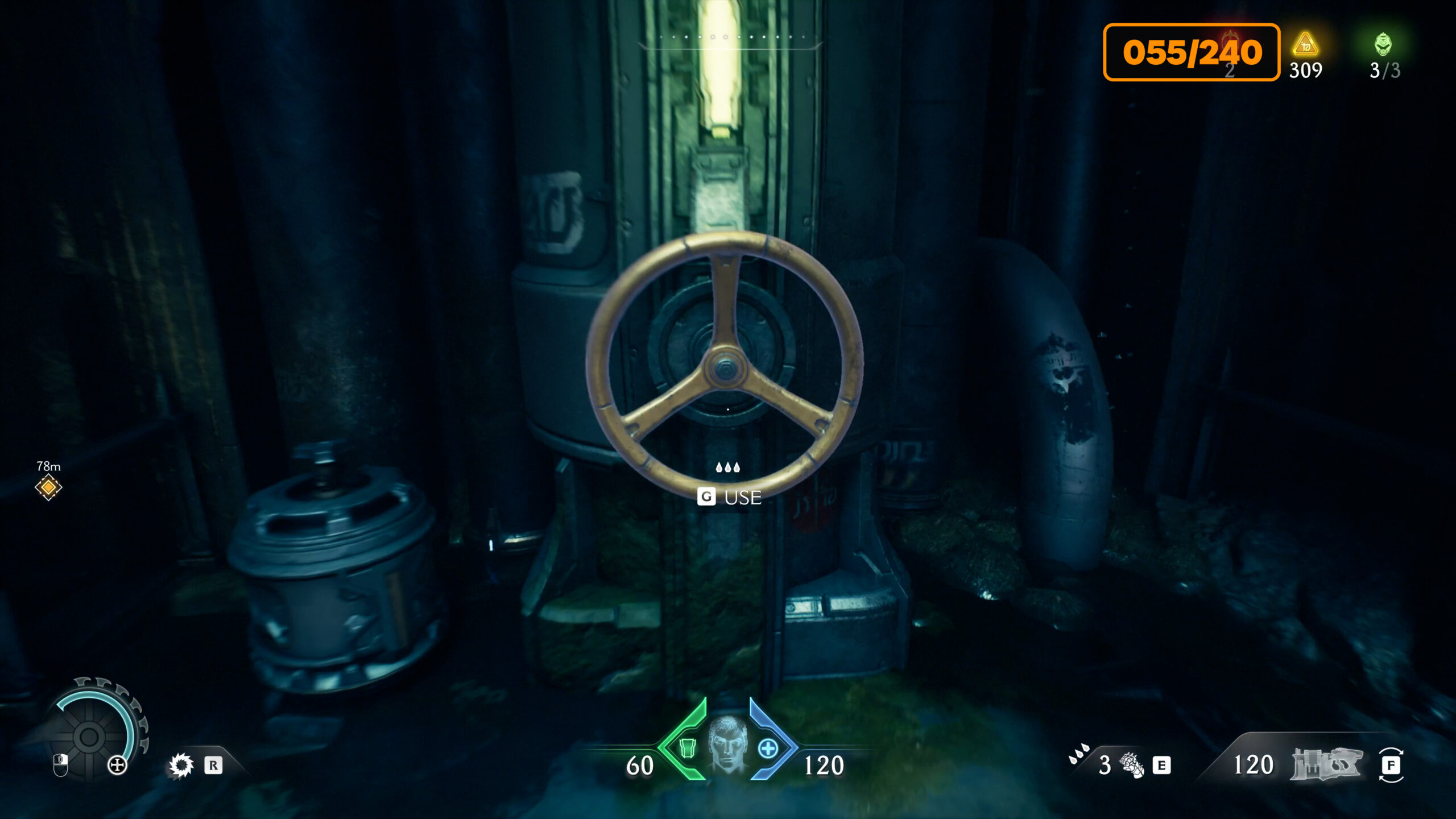
Task: Click the dotted compass strip
Action: [731, 38]
